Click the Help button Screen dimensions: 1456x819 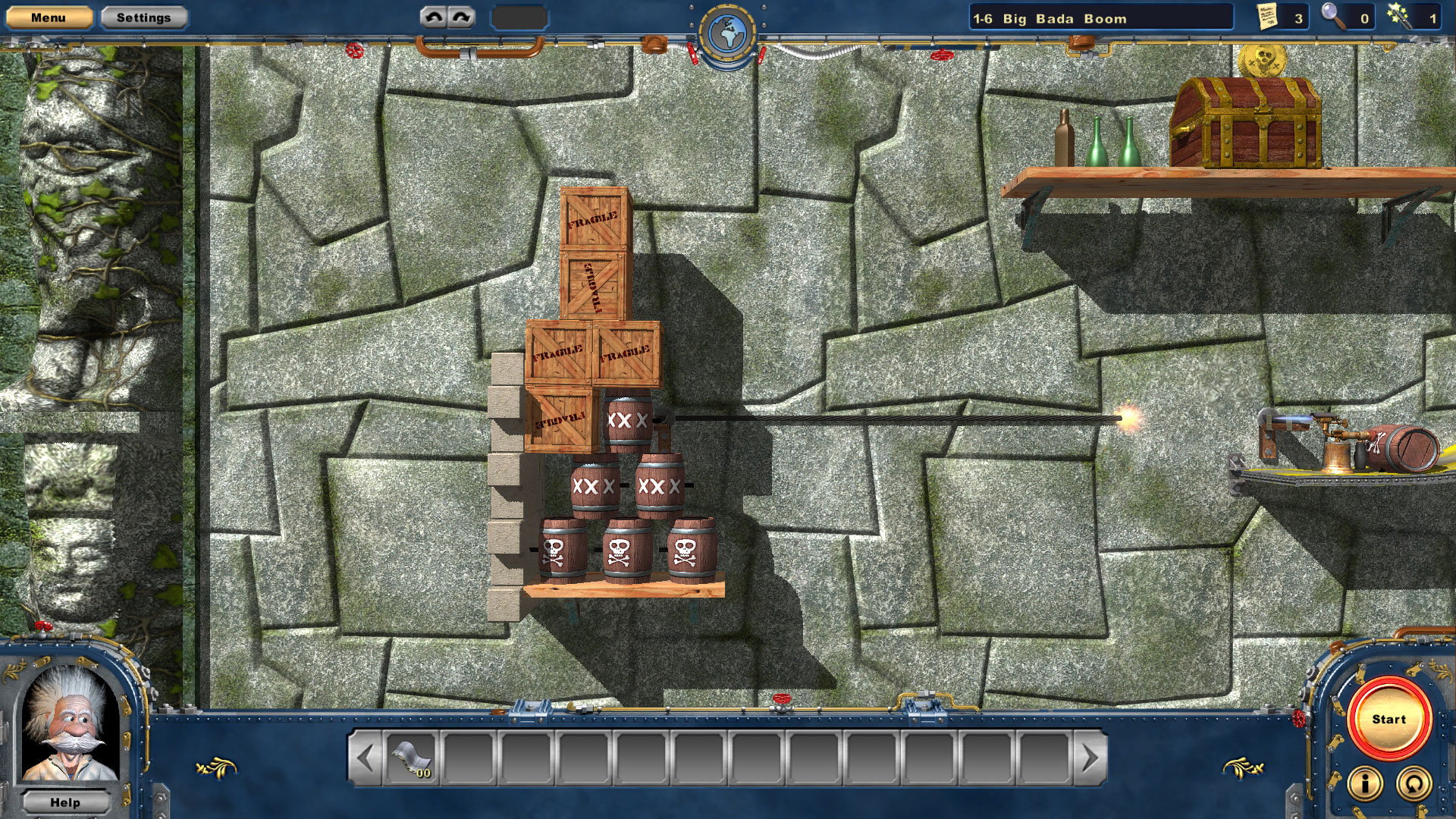67,802
